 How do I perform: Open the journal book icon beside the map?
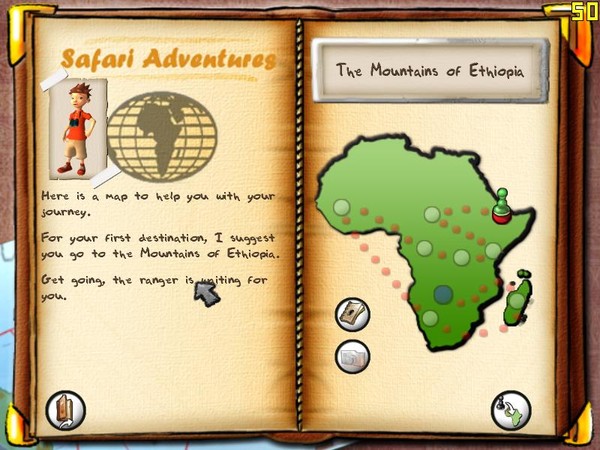coord(352,314)
